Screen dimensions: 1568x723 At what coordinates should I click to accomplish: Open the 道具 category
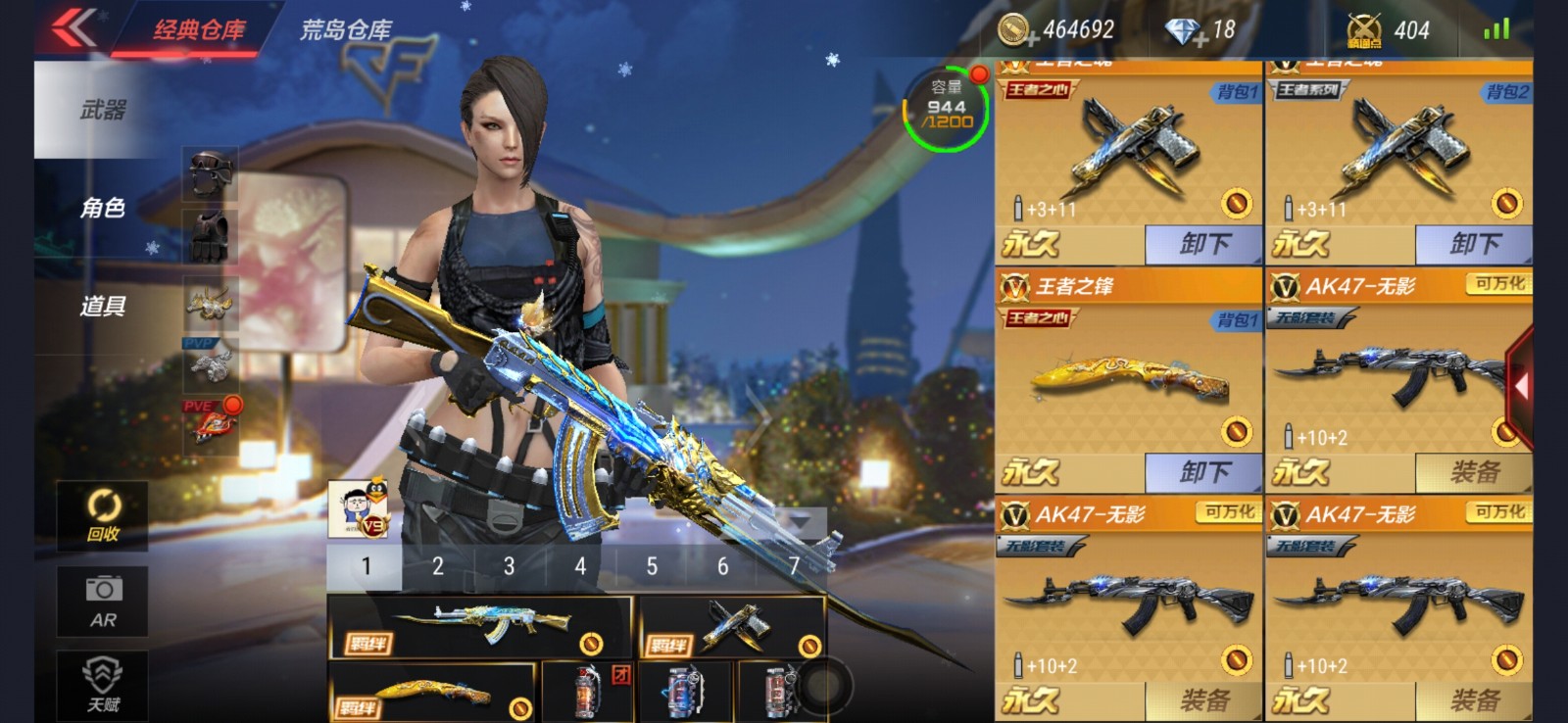103,306
